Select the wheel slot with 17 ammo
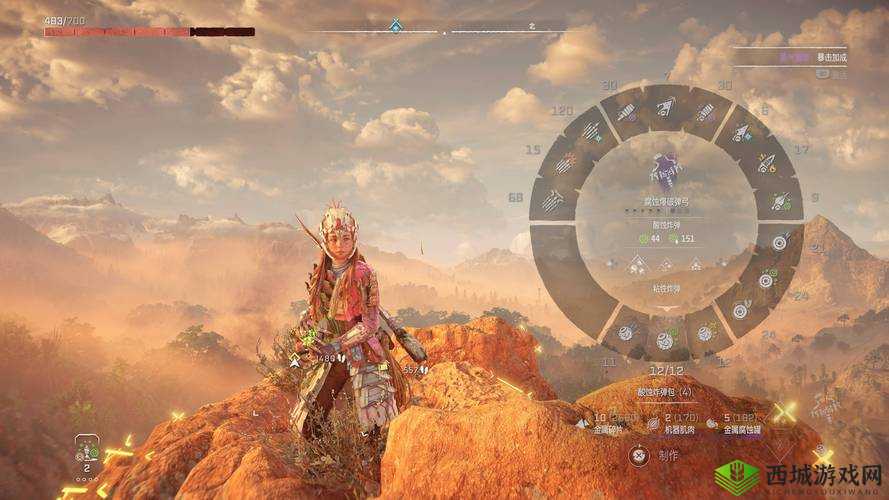 (x=767, y=163)
